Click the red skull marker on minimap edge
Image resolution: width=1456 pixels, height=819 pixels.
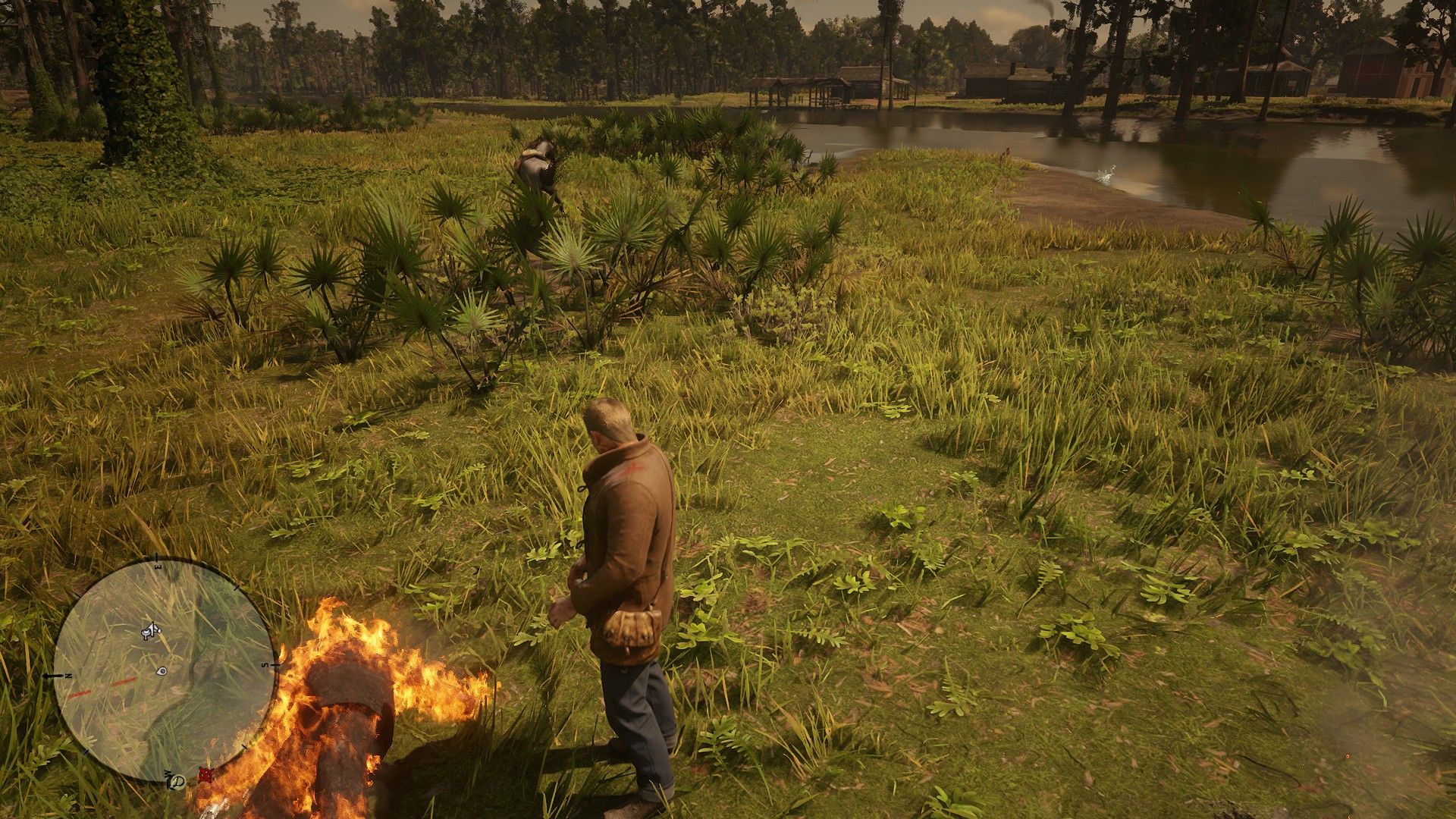coord(203,774)
